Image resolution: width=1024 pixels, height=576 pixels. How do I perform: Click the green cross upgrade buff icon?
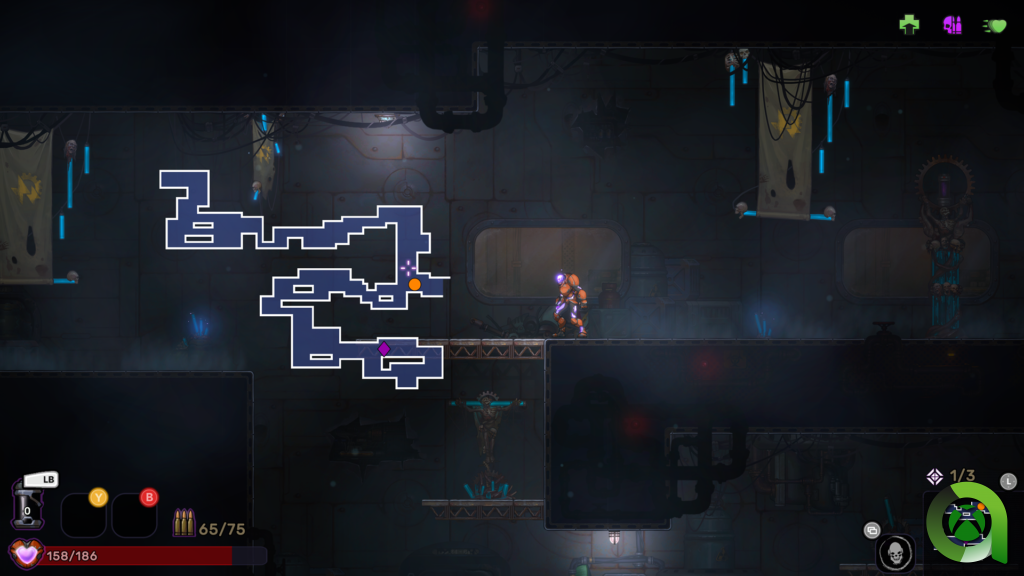[x=909, y=24]
